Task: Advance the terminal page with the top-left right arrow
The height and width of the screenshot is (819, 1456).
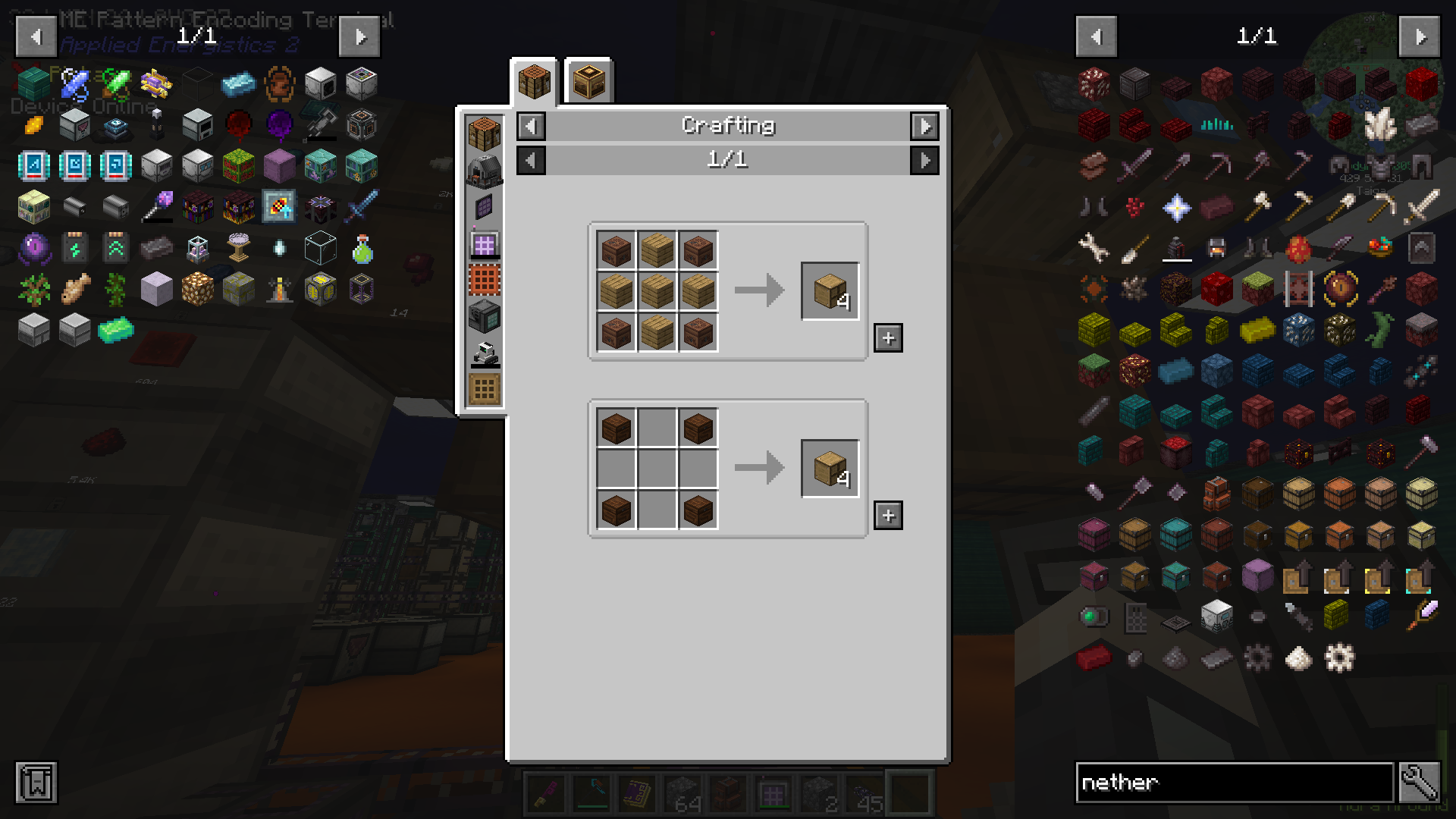Action: pos(359,36)
